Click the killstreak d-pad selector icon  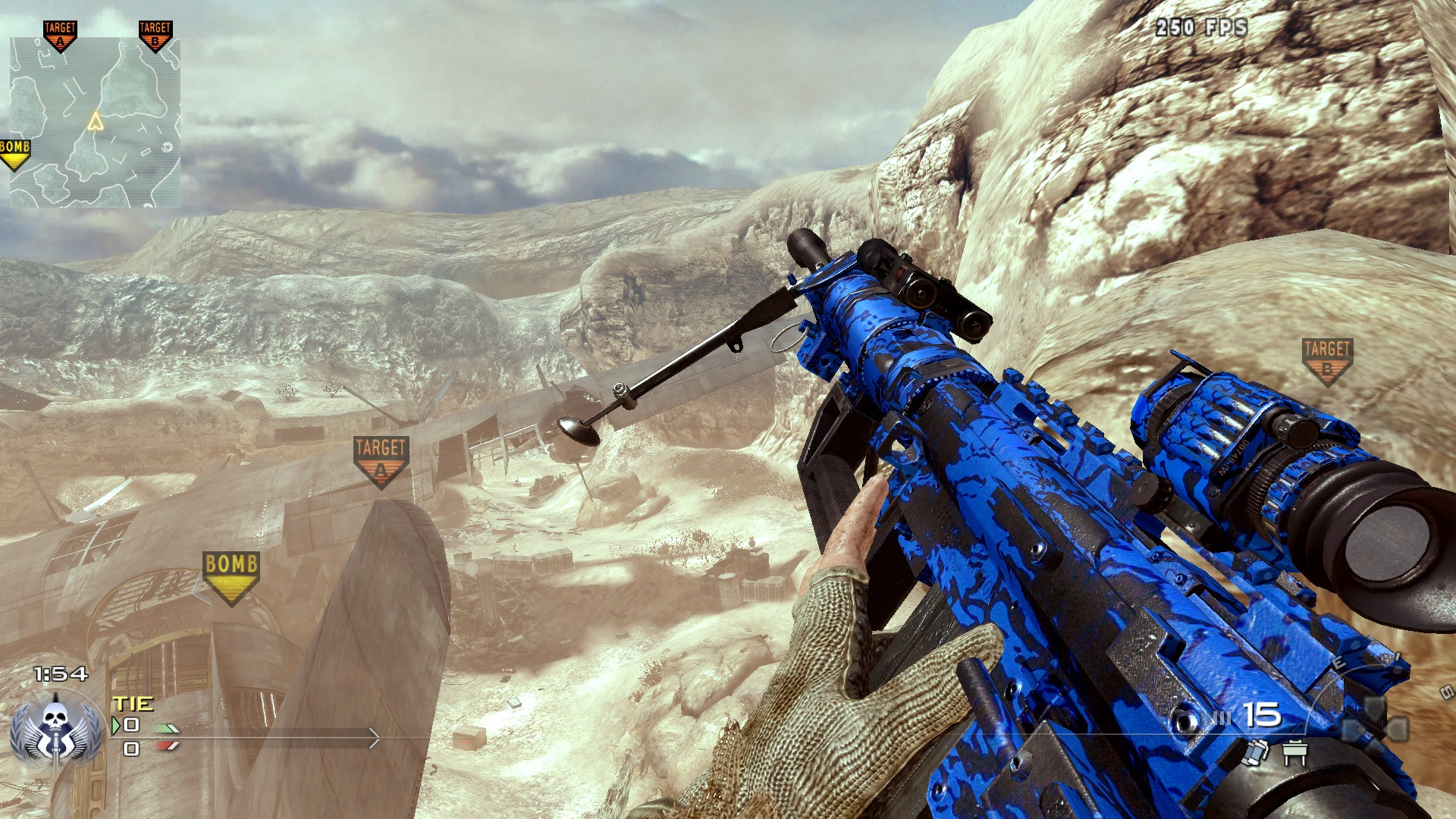point(1375,719)
